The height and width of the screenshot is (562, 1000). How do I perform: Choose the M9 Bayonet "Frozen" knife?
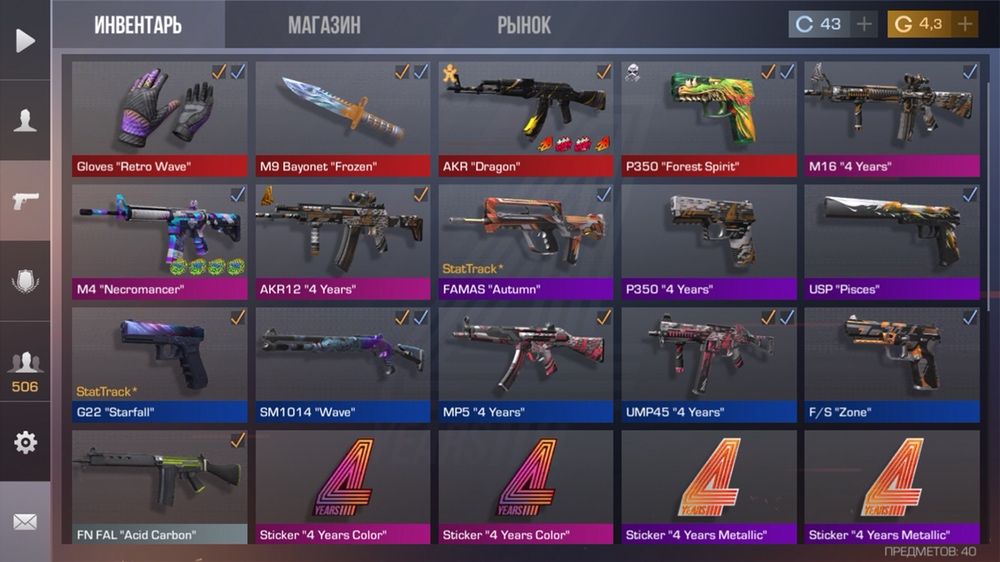click(343, 118)
